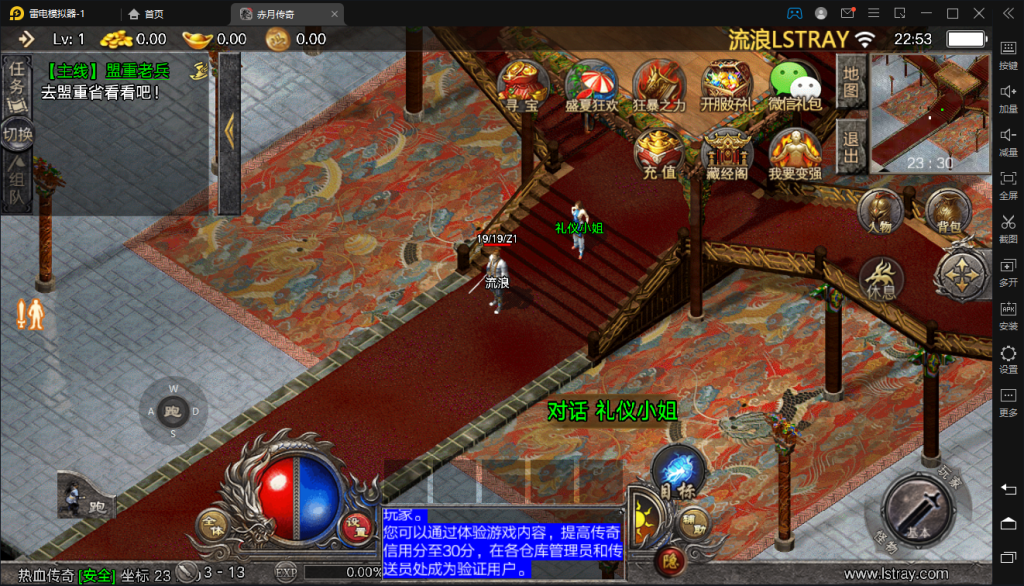Select the 狂暴之力 icon
Screen dimensions: 1024x586
pos(660,85)
